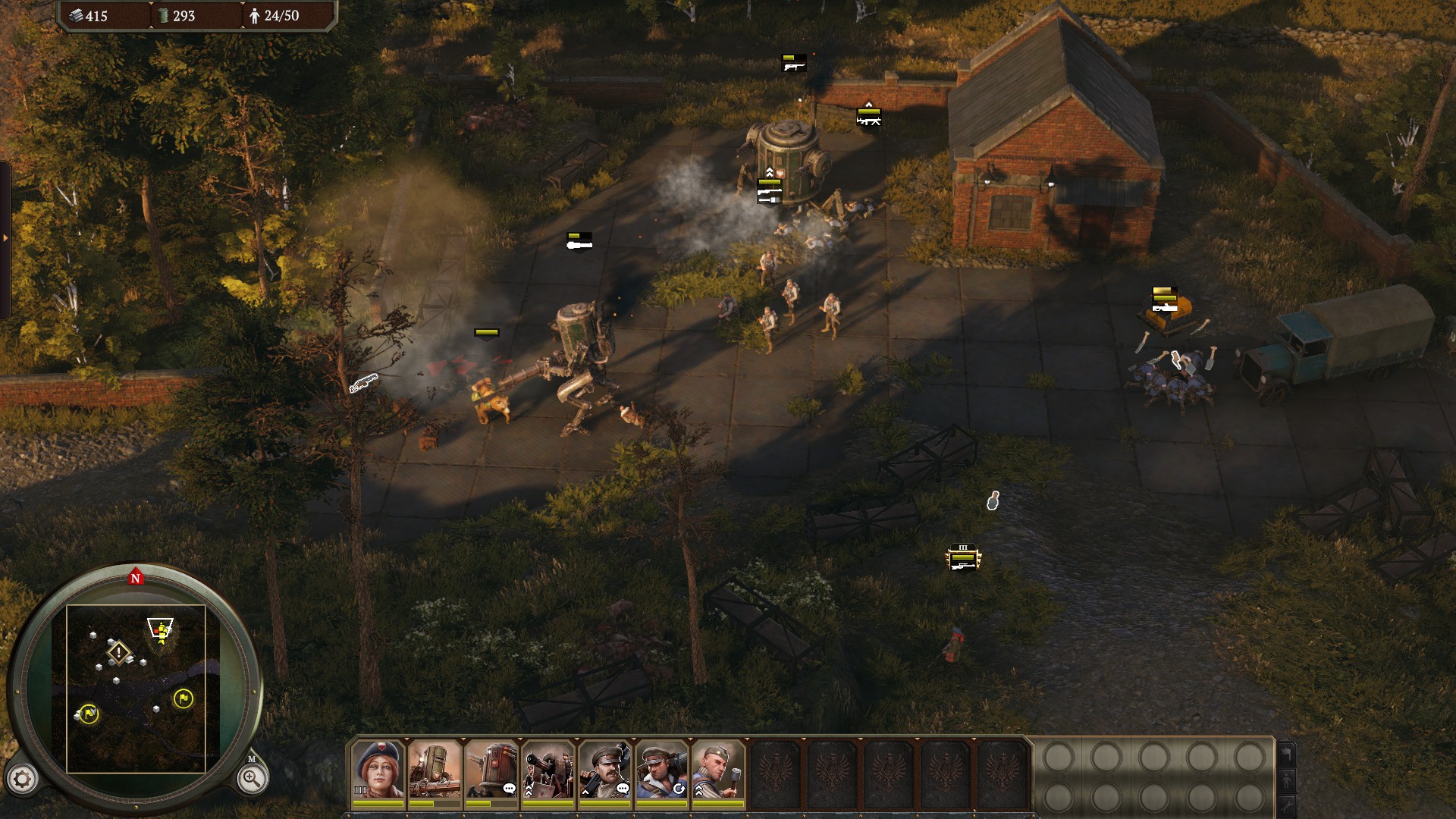Select the round mech portrait with speech bubble
This screenshot has width=1456, height=819.
coord(491,770)
